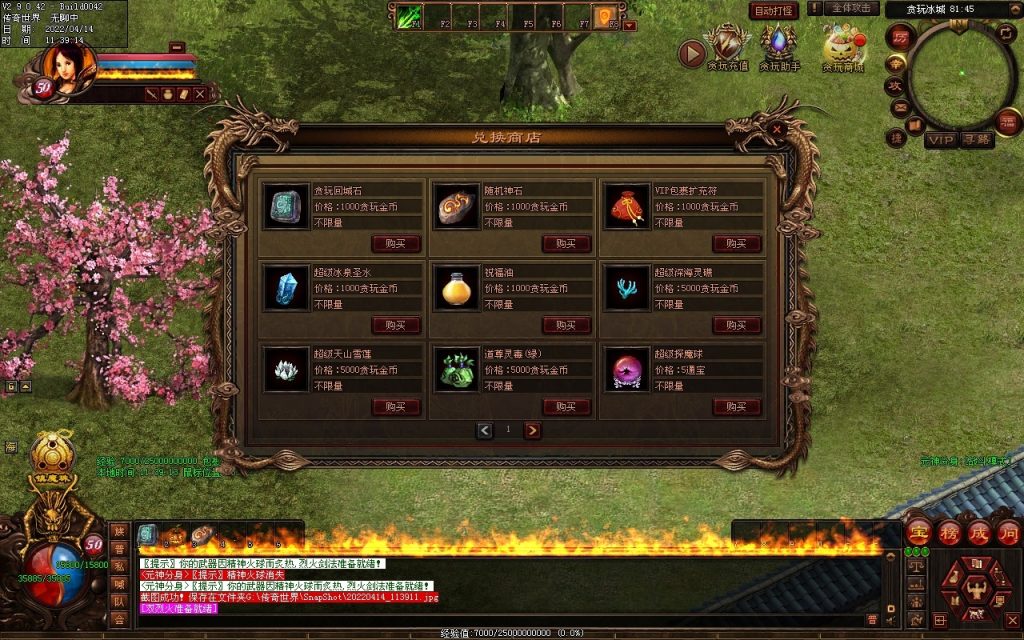
Task: Buy the 超级探魔珠 orb
Action: pyautogui.click(x=736, y=407)
